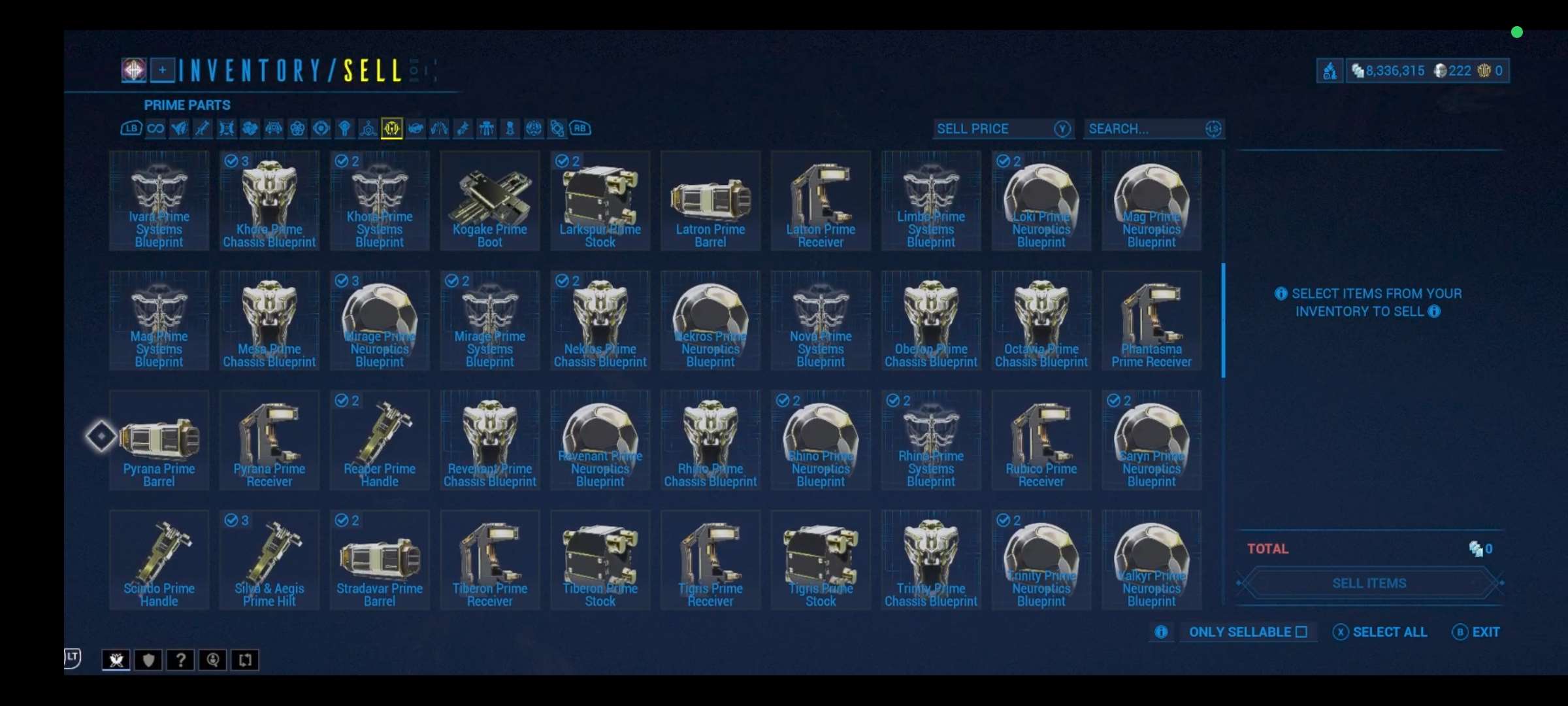Select the Latron Prime Barrel item
Image resolution: width=1568 pixels, height=706 pixels.
(710, 201)
